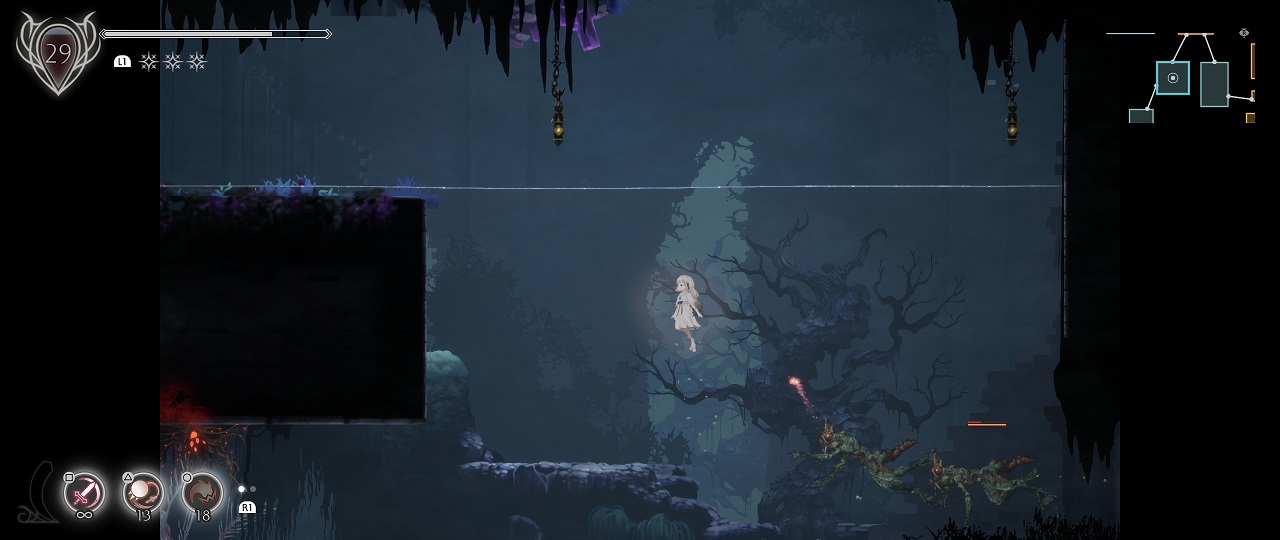
Task: Select the tall room on the minimap
Action: pyautogui.click(x=1214, y=84)
